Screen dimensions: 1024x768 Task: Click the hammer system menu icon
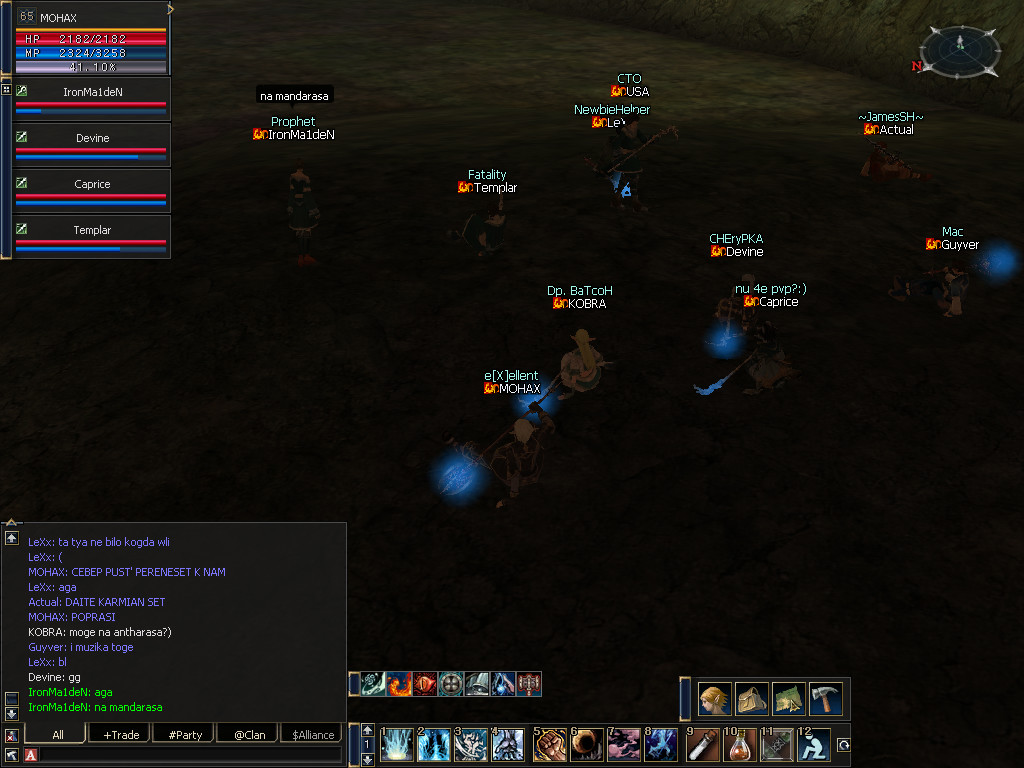(x=826, y=698)
